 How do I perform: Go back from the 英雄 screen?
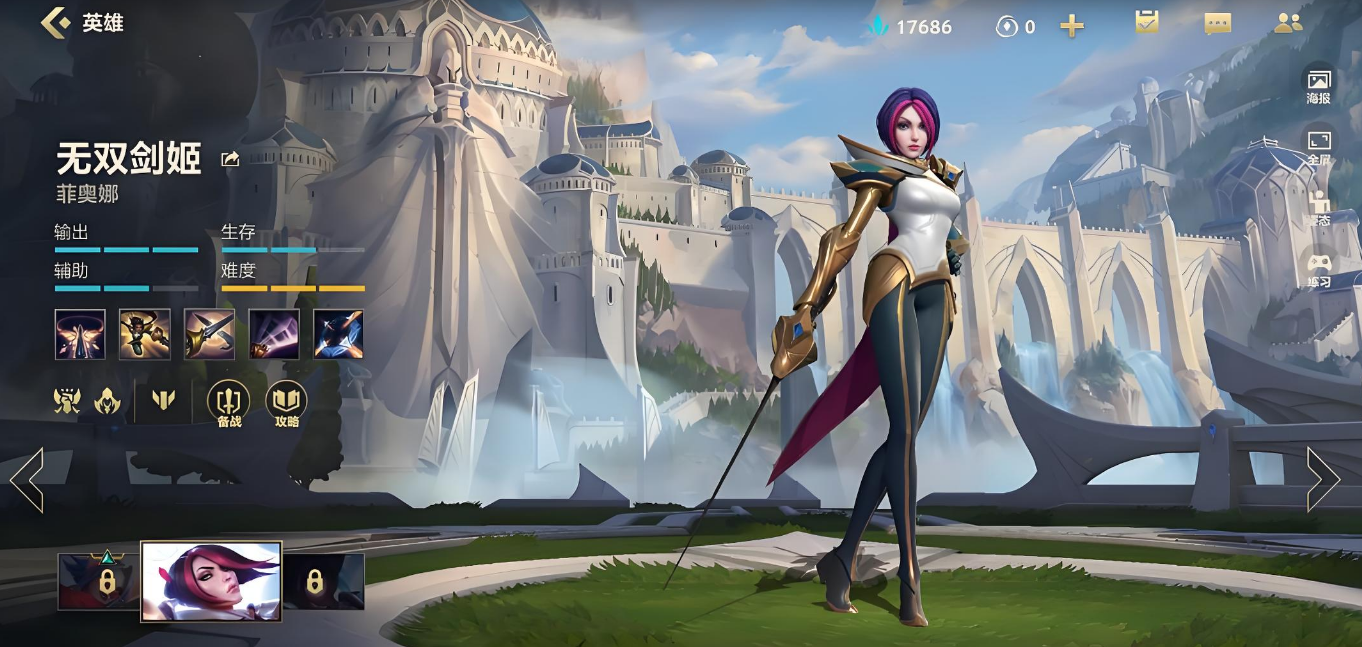55,22
